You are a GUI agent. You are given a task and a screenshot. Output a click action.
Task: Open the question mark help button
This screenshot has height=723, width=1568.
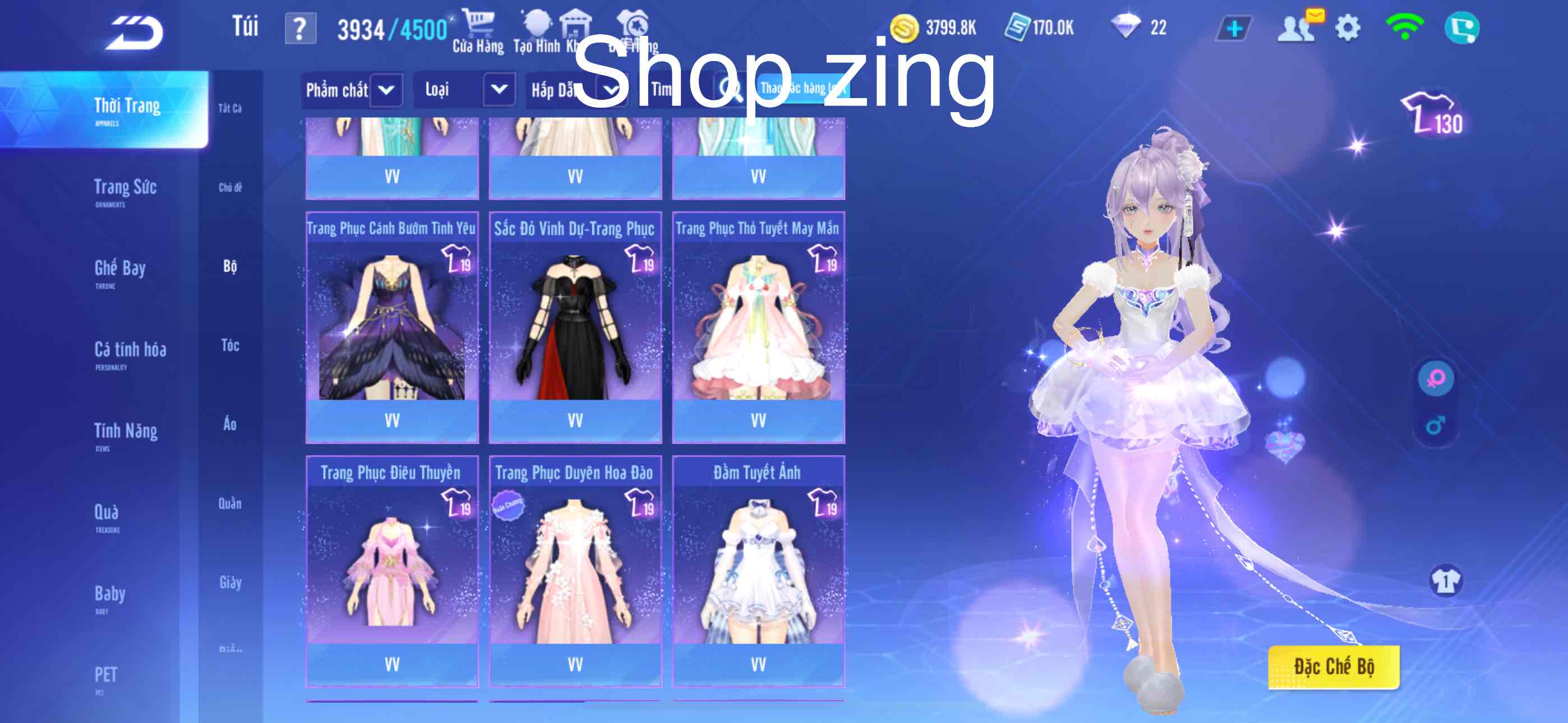300,29
